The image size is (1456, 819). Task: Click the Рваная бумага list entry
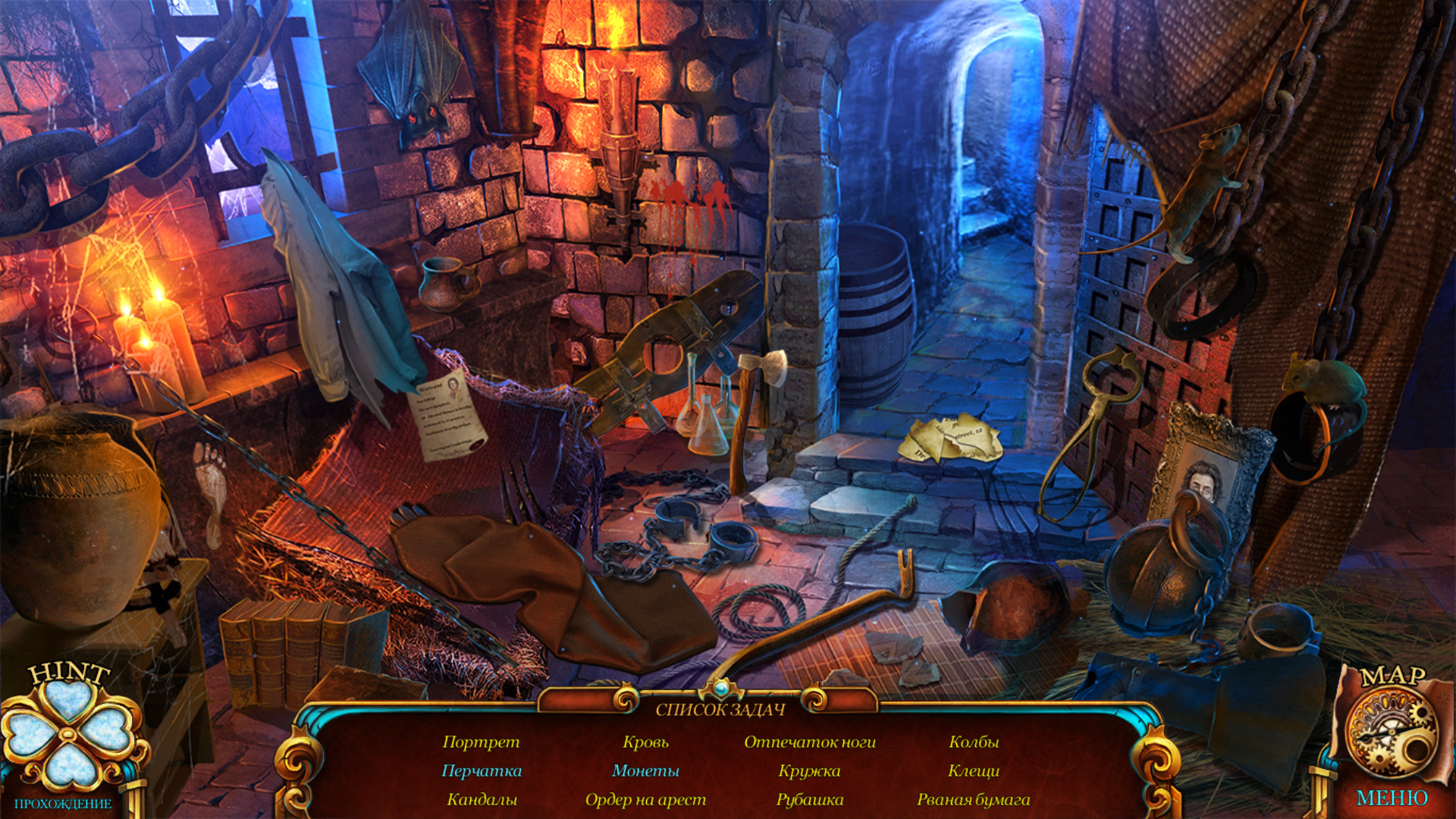[x=974, y=799]
